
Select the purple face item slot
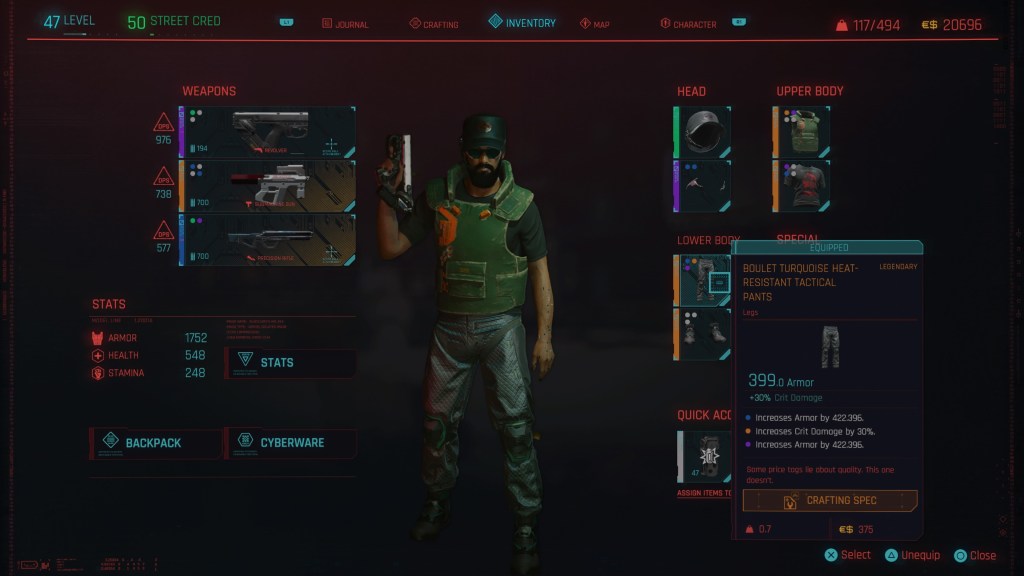(704, 186)
